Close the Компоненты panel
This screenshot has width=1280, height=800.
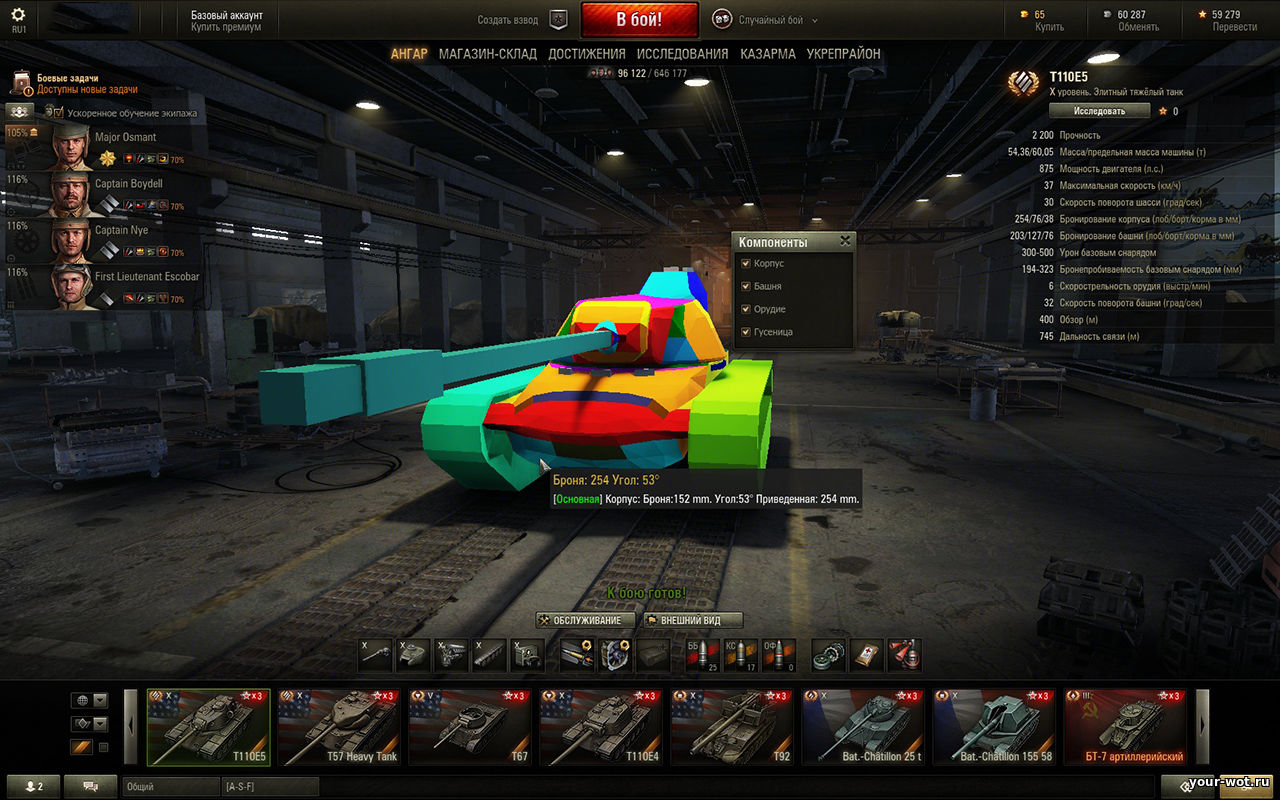(845, 241)
